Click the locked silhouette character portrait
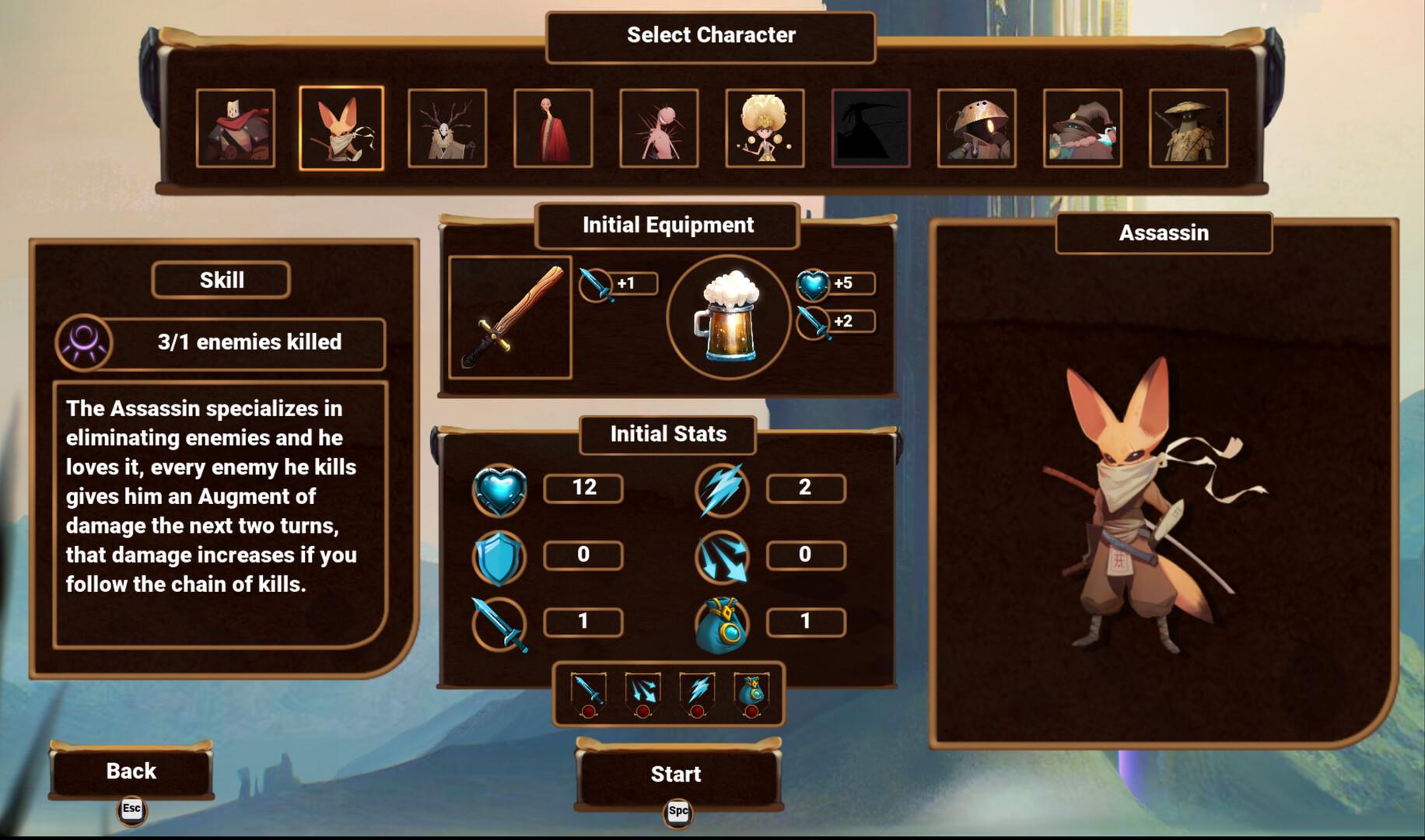Screen dimensions: 1425x840 point(870,128)
